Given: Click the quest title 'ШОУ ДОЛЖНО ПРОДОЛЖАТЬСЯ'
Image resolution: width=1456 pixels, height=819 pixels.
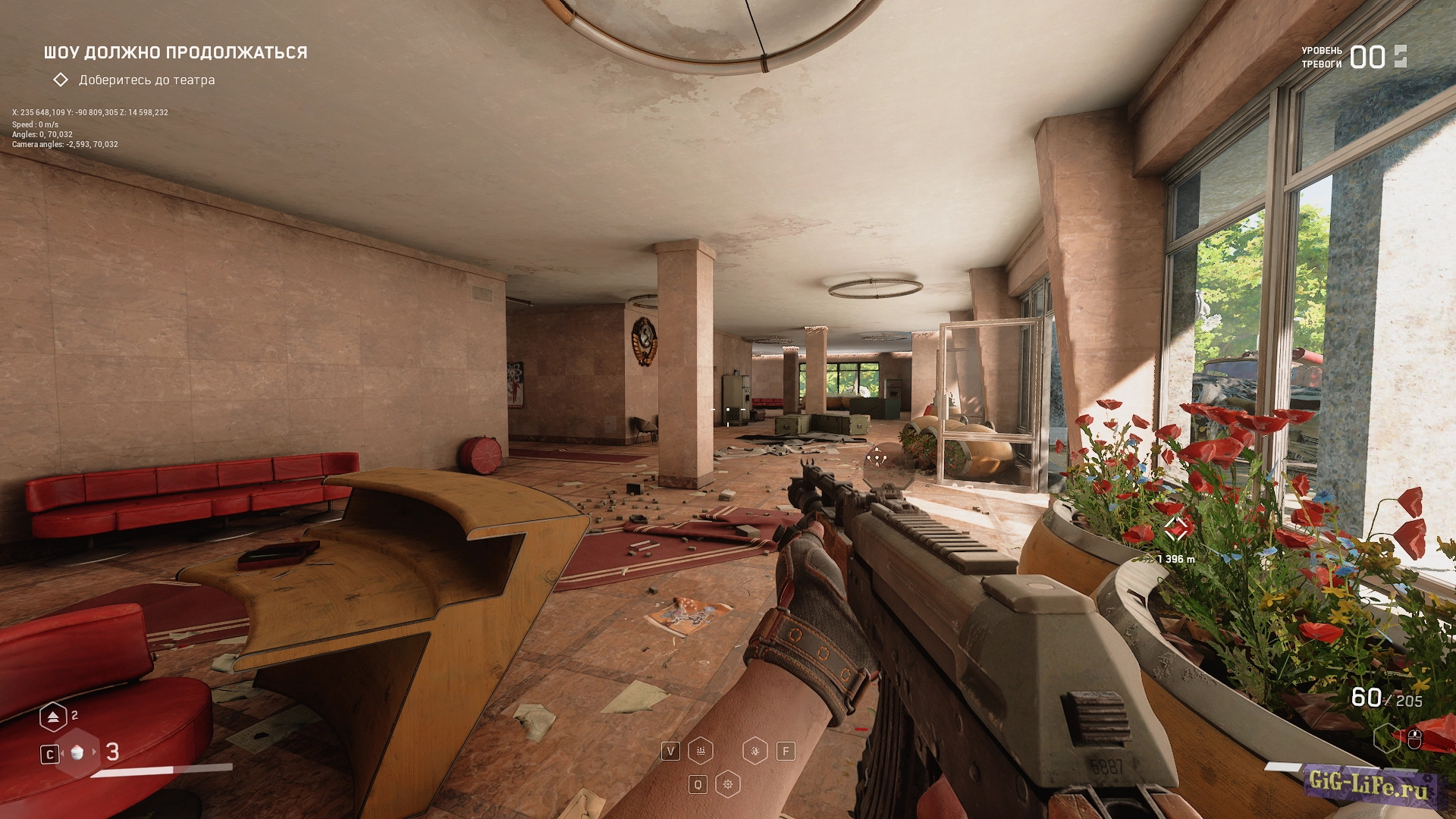Looking at the screenshot, I should pos(175,52).
